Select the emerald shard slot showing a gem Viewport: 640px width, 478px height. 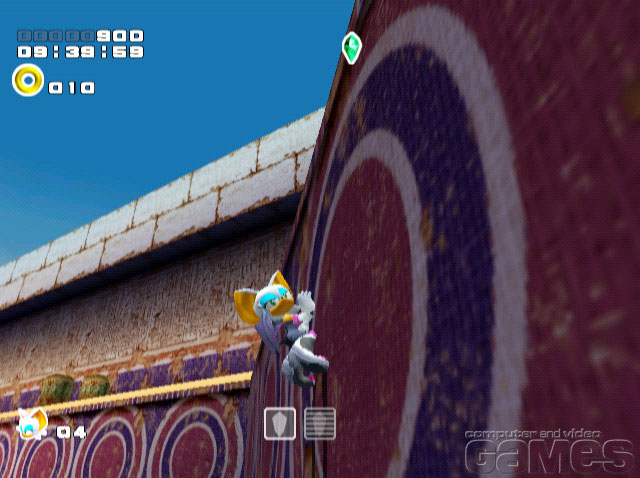(x=280, y=424)
